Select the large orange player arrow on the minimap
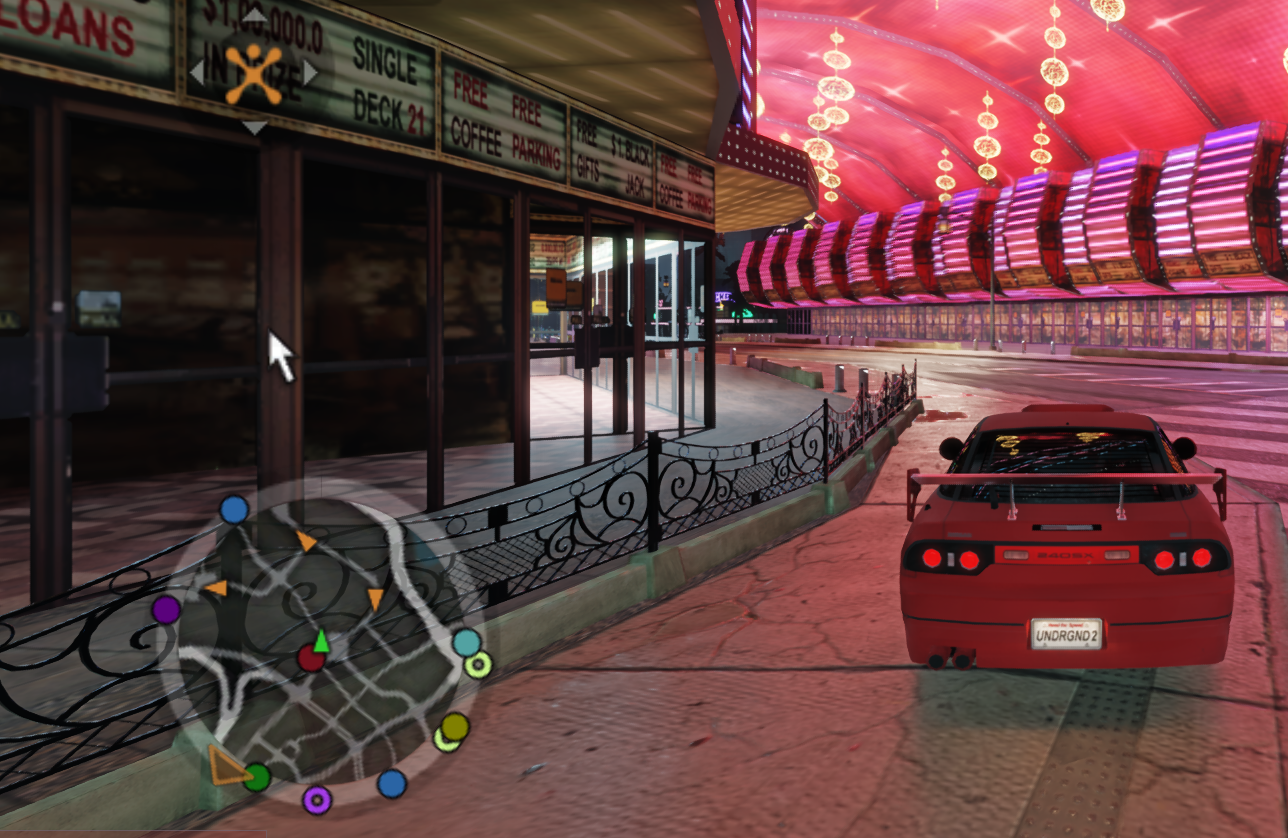This screenshot has height=838, width=1288. pos(228,764)
